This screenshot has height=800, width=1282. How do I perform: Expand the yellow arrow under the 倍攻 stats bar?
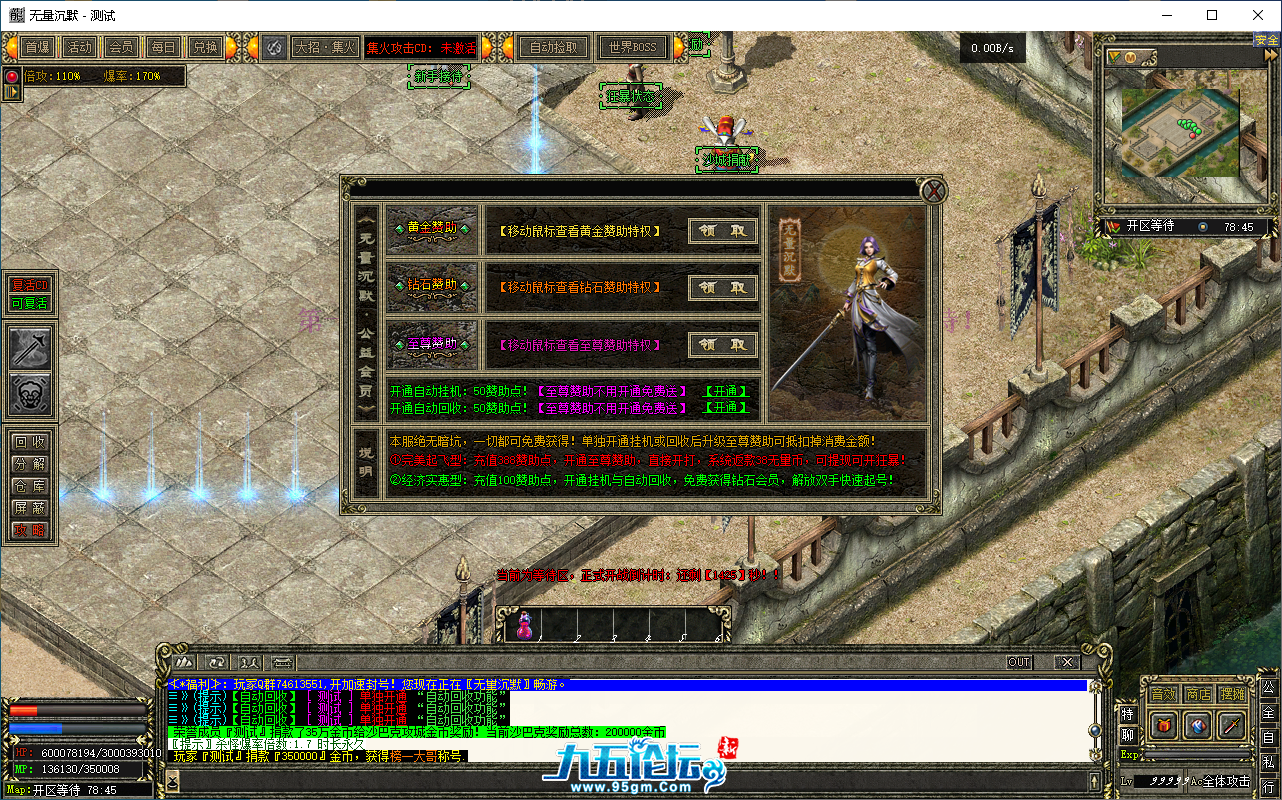[x=13, y=92]
